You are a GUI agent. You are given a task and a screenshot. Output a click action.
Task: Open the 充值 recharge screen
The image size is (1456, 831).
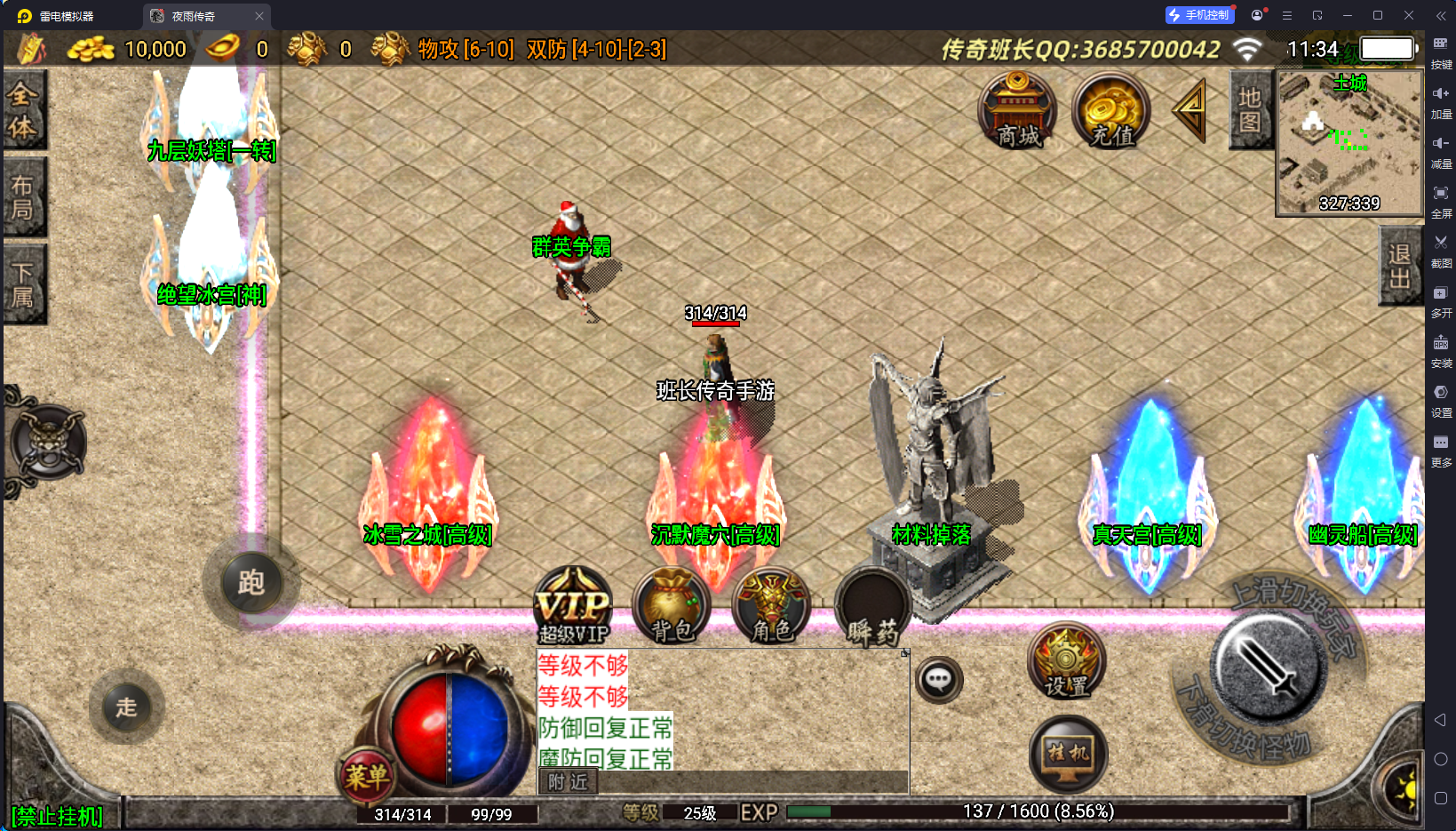click(x=1111, y=112)
